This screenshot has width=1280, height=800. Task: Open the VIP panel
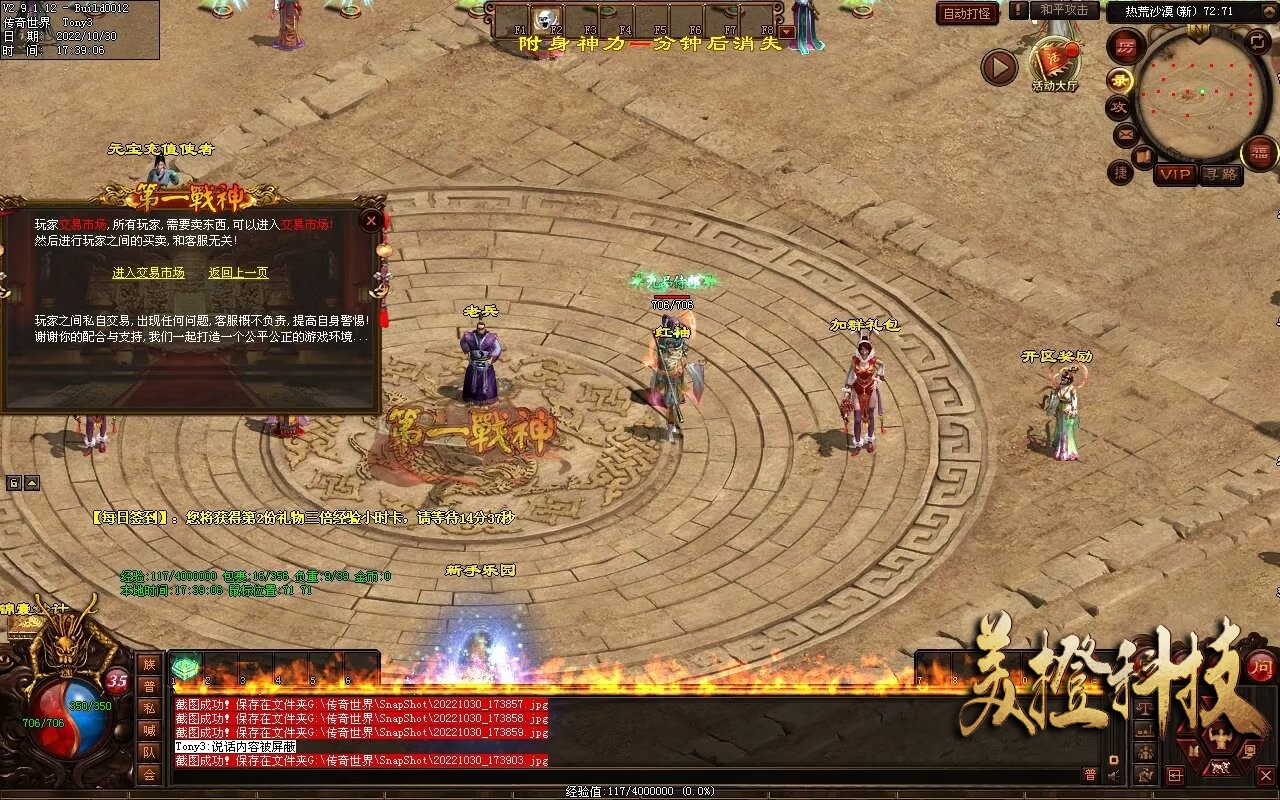click(x=1175, y=174)
